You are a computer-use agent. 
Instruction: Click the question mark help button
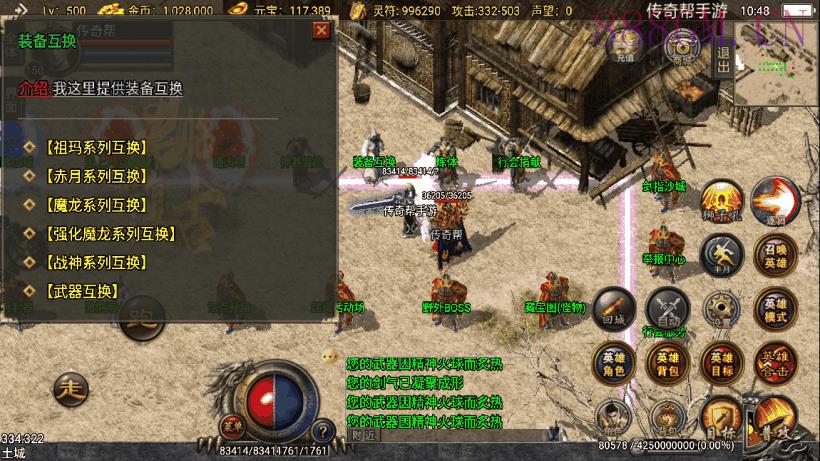coord(322,431)
